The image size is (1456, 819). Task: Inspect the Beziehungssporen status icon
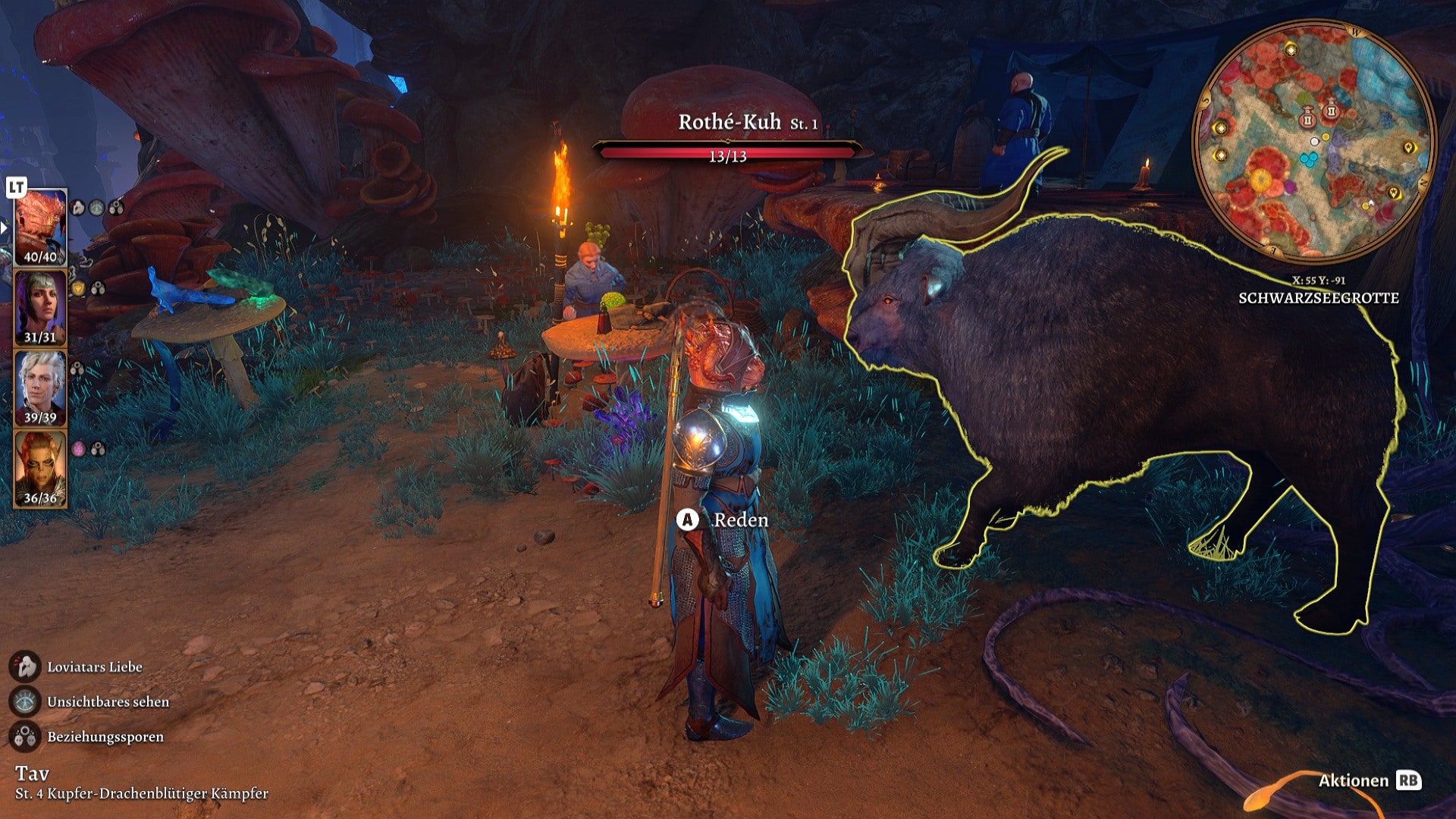coord(25,736)
